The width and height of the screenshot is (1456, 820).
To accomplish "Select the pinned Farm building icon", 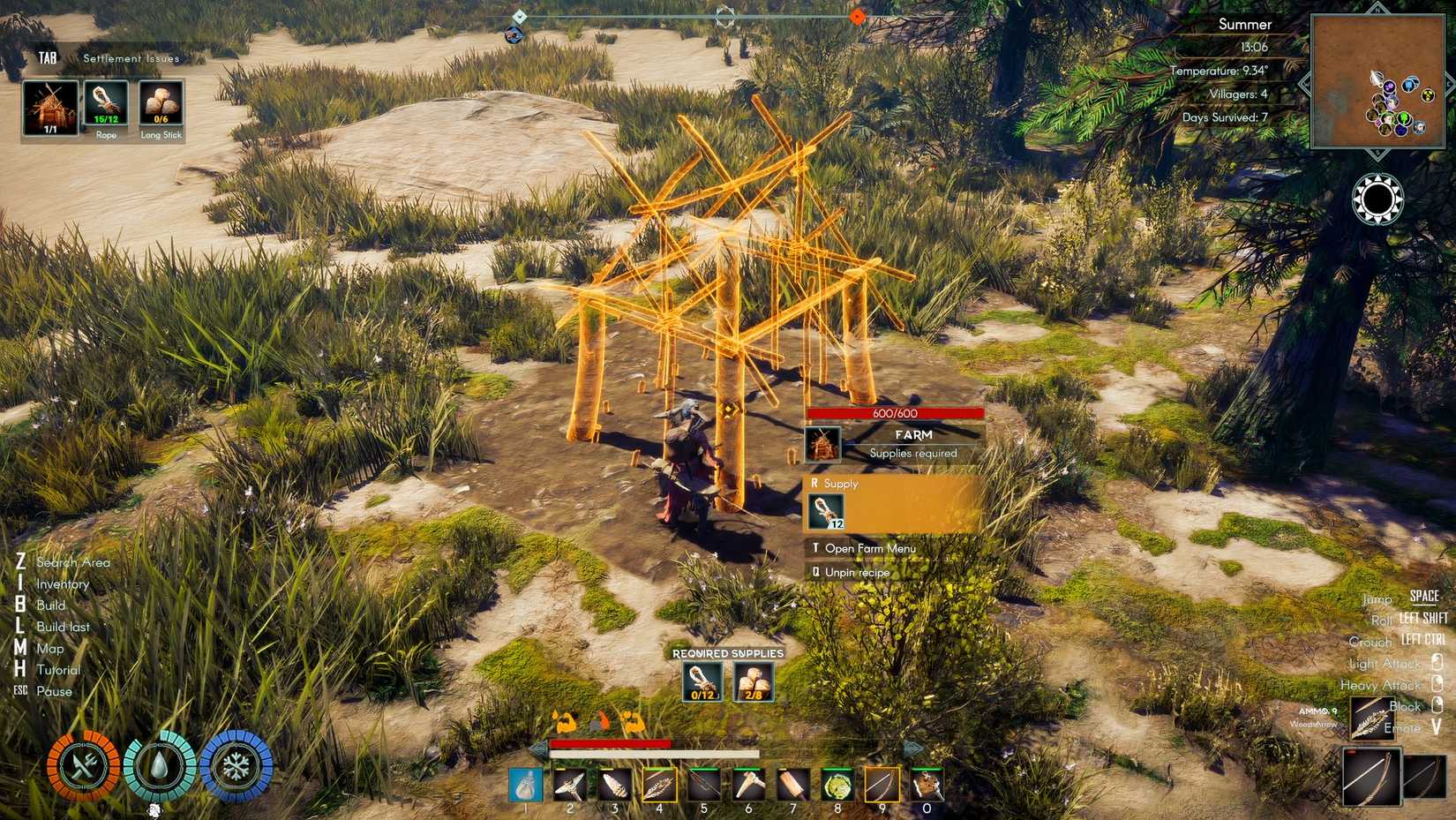I will [x=50, y=108].
